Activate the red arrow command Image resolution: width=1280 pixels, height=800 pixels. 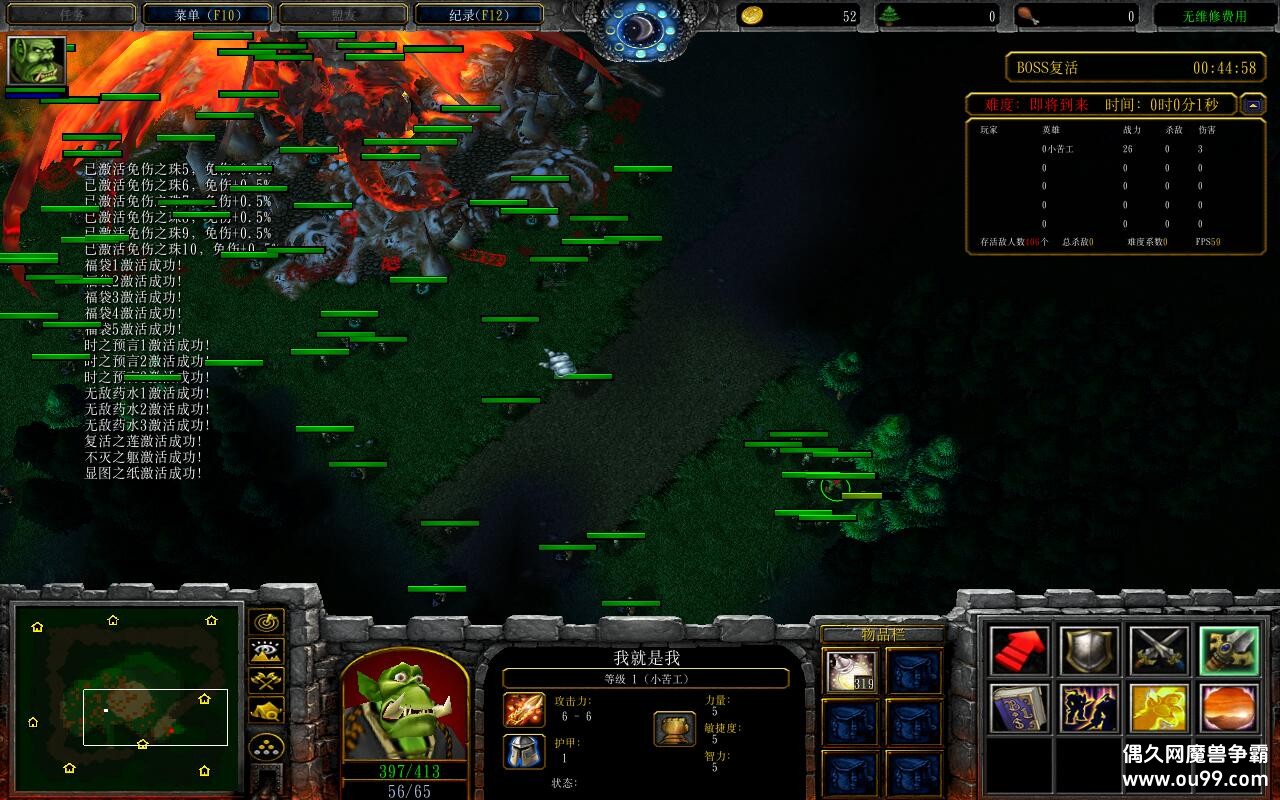tap(1019, 651)
